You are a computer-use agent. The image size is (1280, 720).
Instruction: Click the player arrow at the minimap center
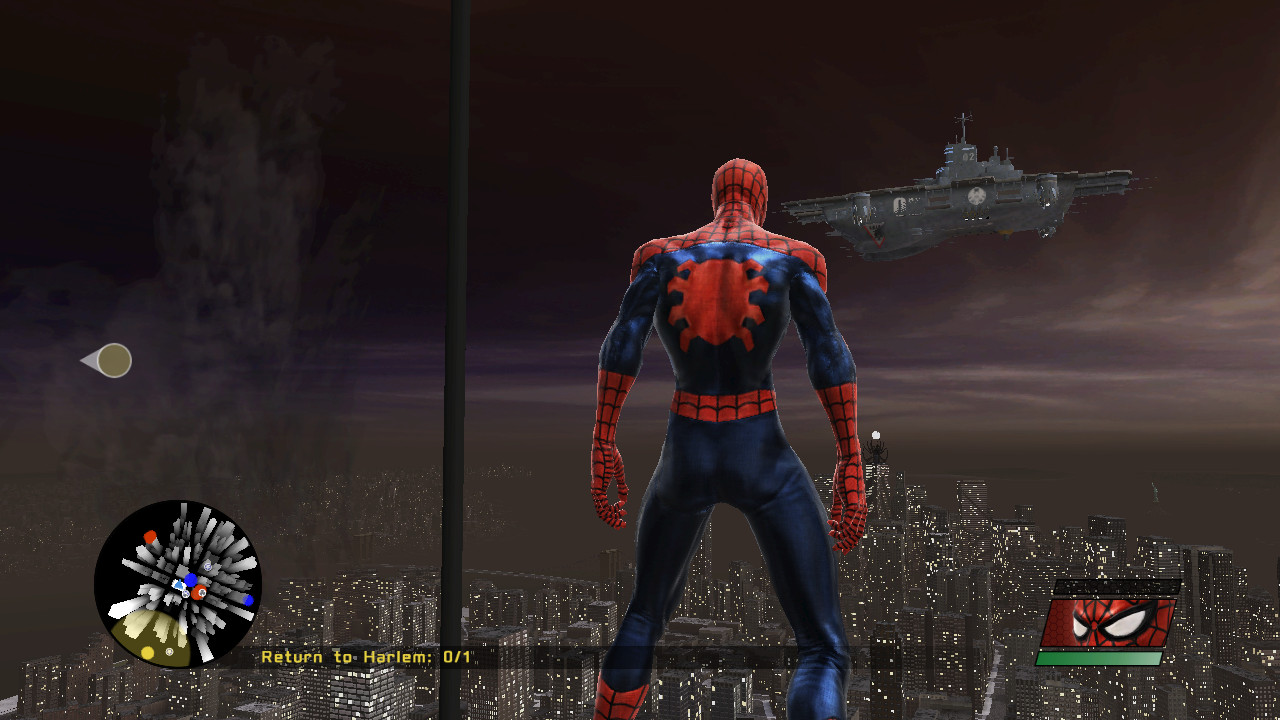179,584
